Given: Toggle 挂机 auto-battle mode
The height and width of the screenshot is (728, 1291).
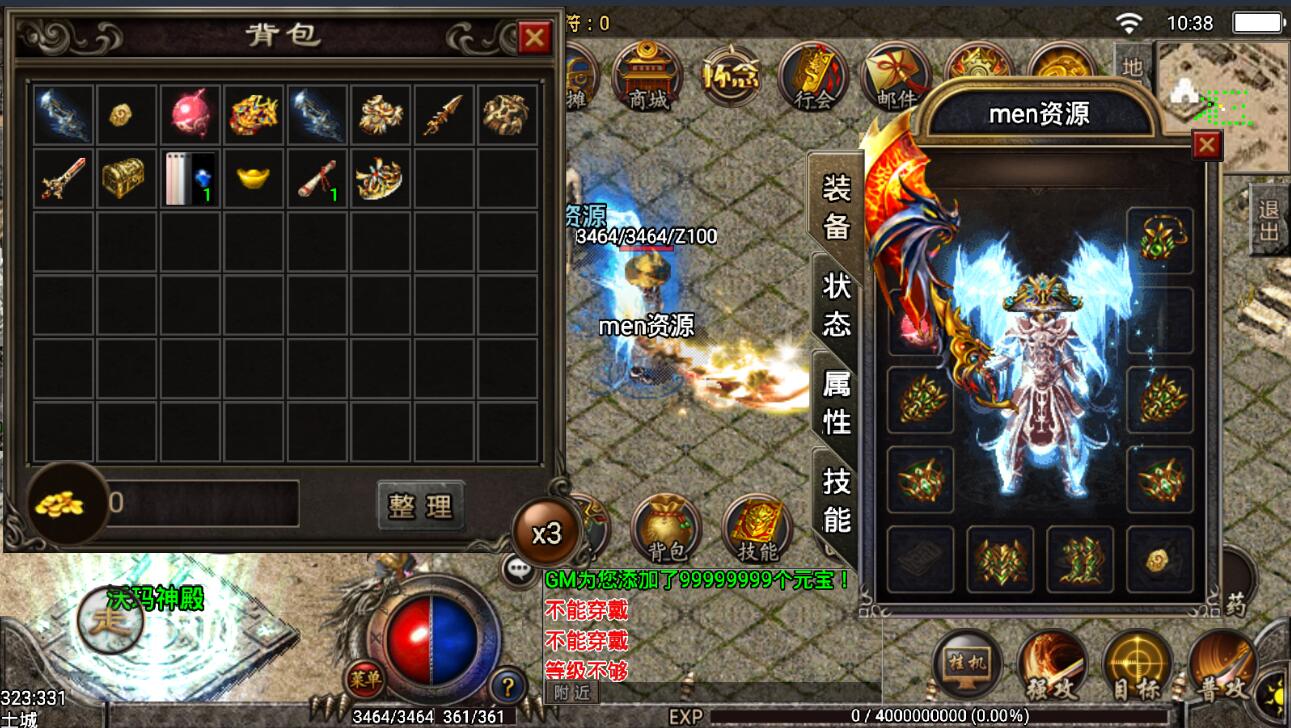Looking at the screenshot, I should (x=967, y=665).
